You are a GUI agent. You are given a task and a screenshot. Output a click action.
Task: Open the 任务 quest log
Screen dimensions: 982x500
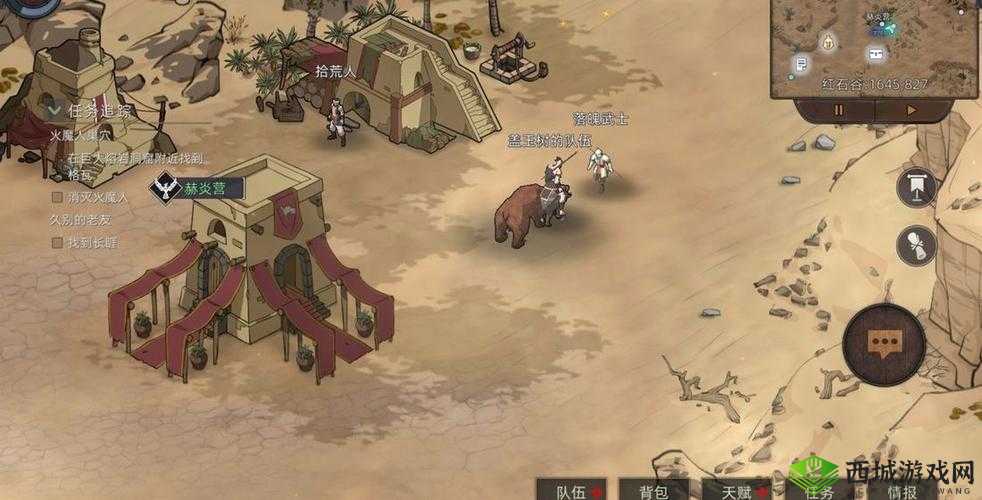click(818, 490)
